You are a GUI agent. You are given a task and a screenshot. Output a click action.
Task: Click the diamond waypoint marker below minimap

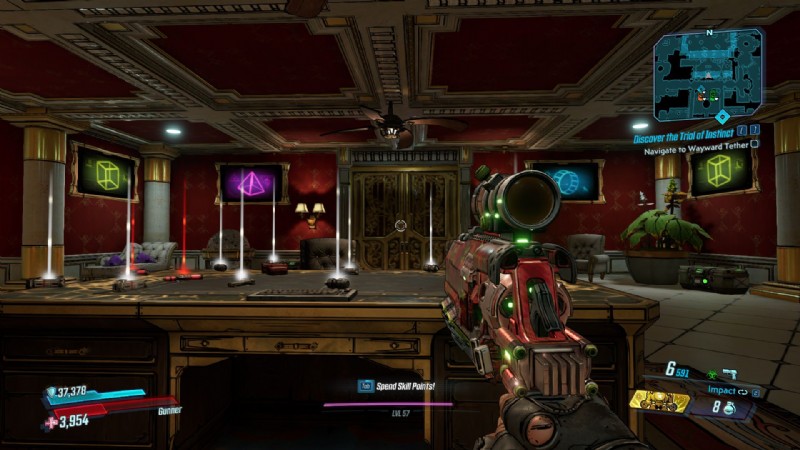[x=722, y=117]
